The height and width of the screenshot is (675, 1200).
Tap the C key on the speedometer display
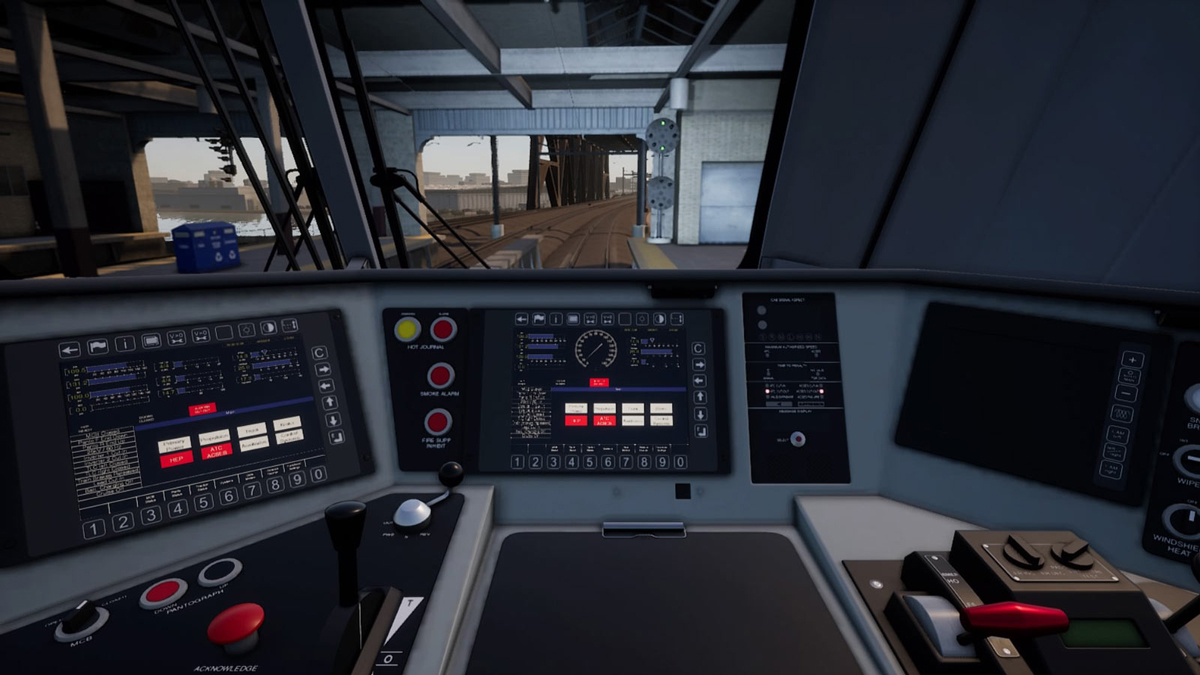pyautogui.click(x=699, y=349)
